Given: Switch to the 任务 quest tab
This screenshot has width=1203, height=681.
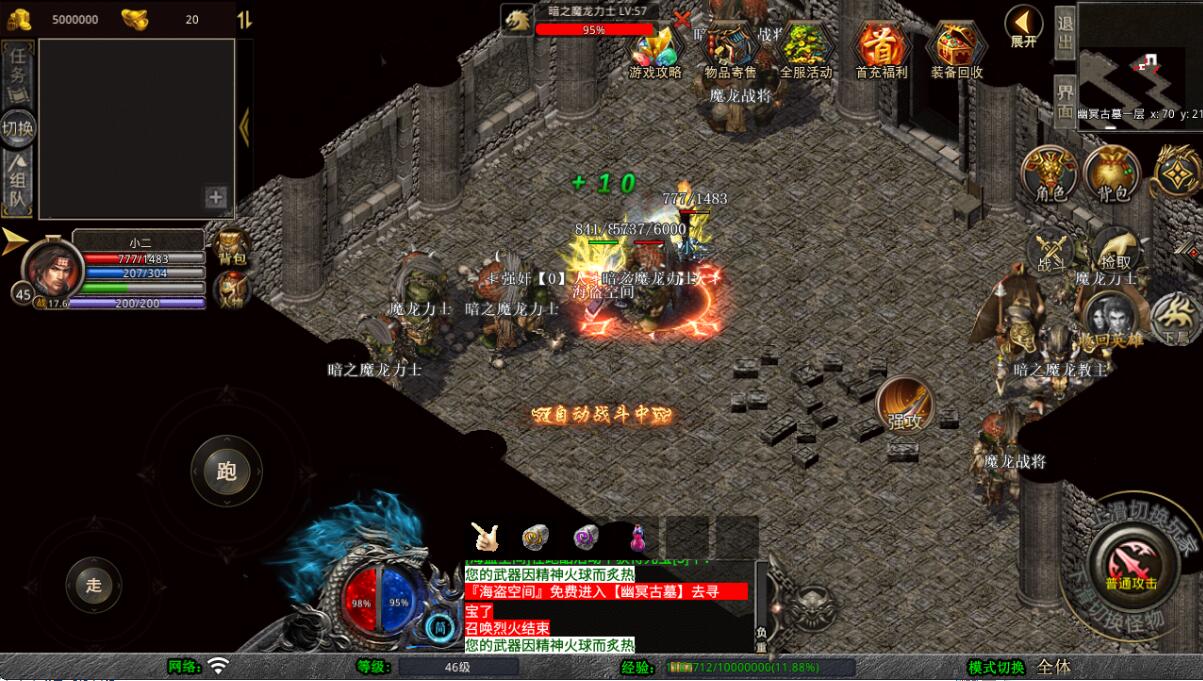Looking at the screenshot, I should click(18, 69).
